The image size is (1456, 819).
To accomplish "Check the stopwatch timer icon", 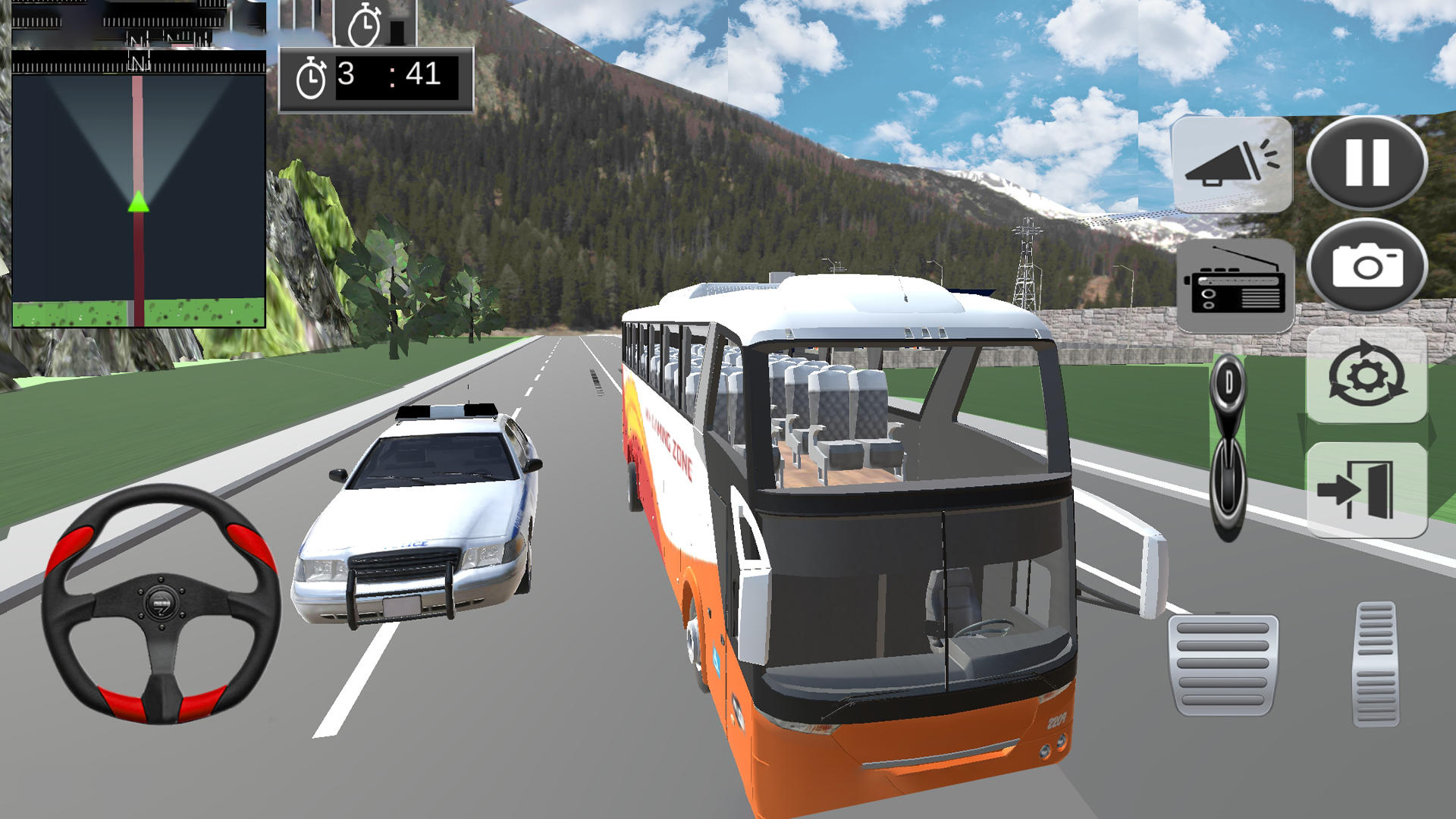I will [x=313, y=74].
